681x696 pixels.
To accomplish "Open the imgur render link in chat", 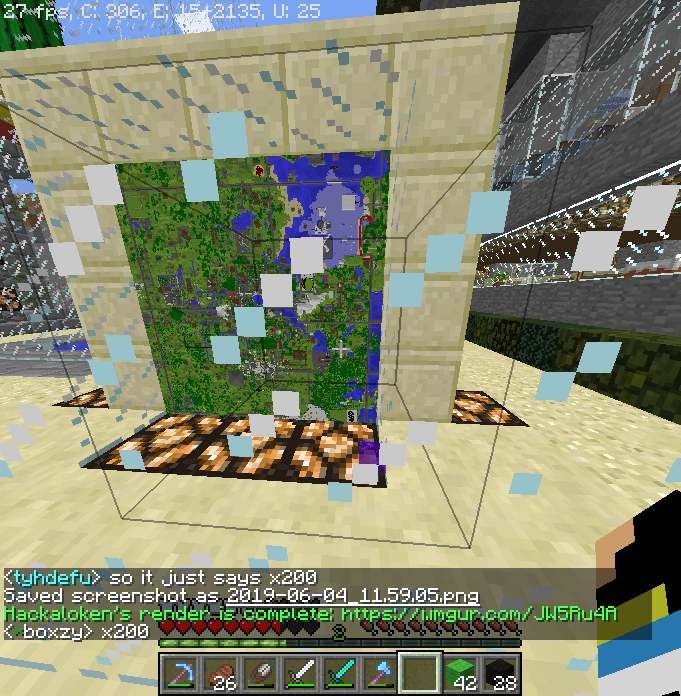I will 478,613.
